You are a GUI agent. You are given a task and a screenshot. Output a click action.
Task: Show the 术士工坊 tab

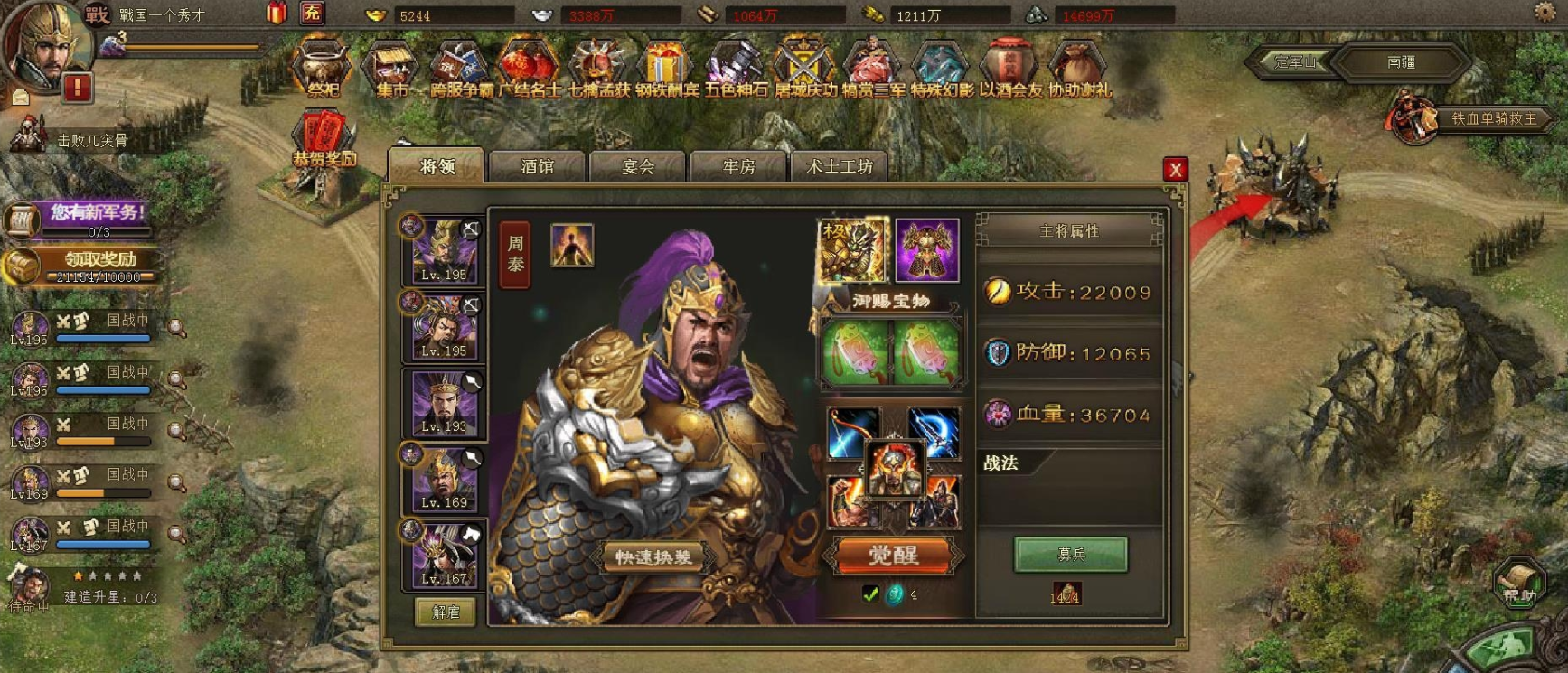(x=839, y=167)
